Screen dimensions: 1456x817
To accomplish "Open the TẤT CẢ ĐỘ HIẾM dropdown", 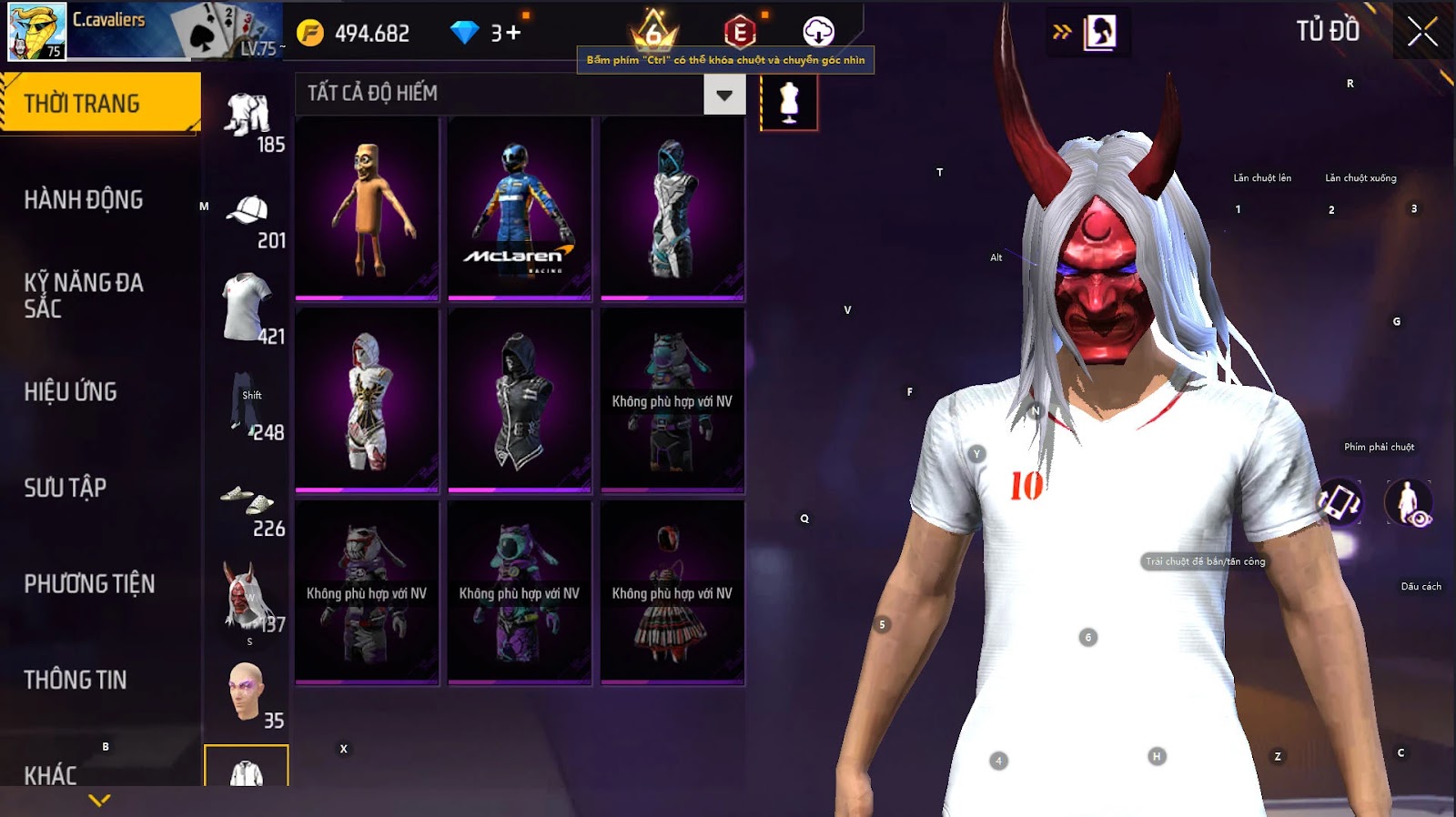I will (x=724, y=95).
